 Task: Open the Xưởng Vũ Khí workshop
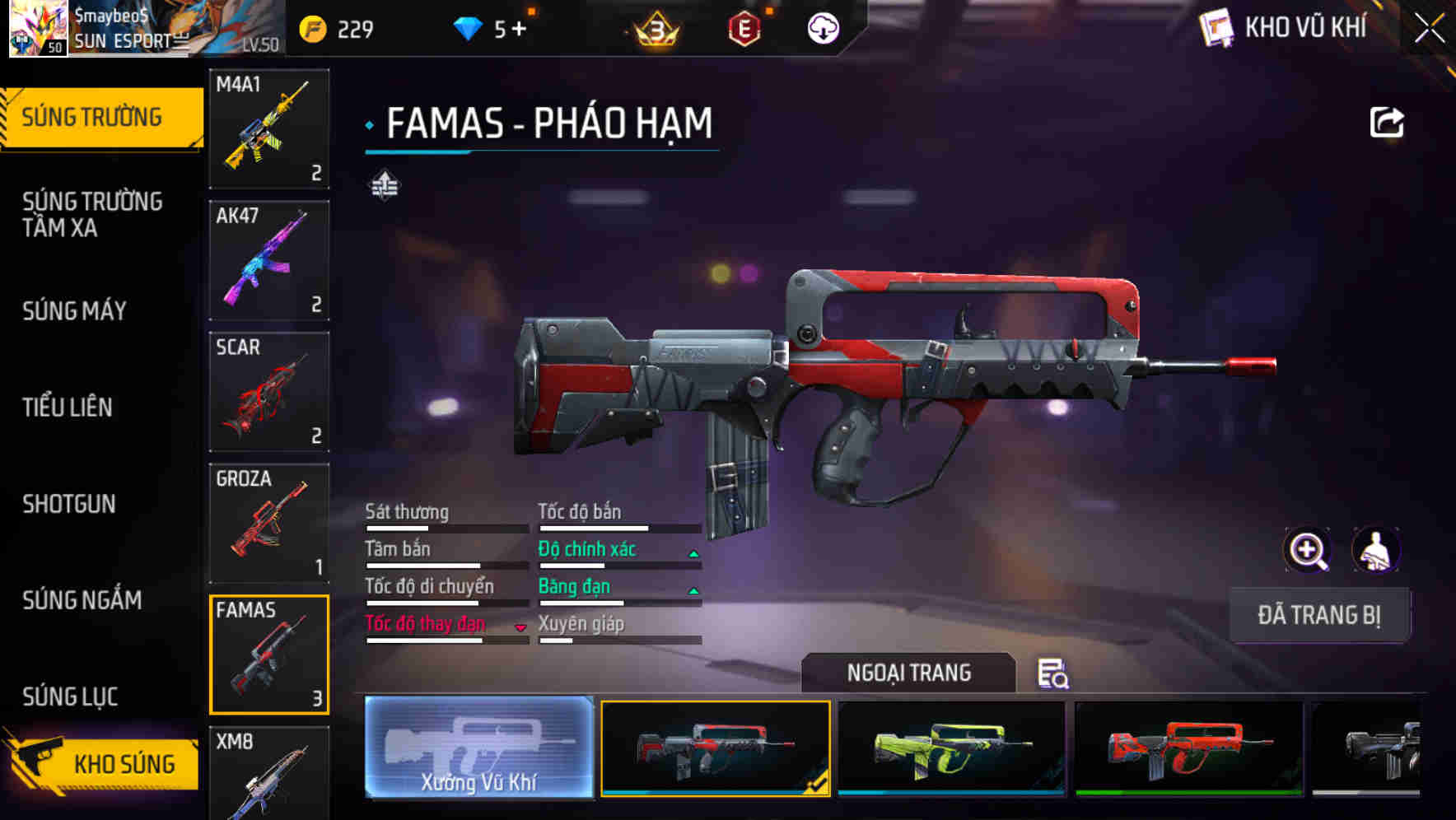pos(478,747)
